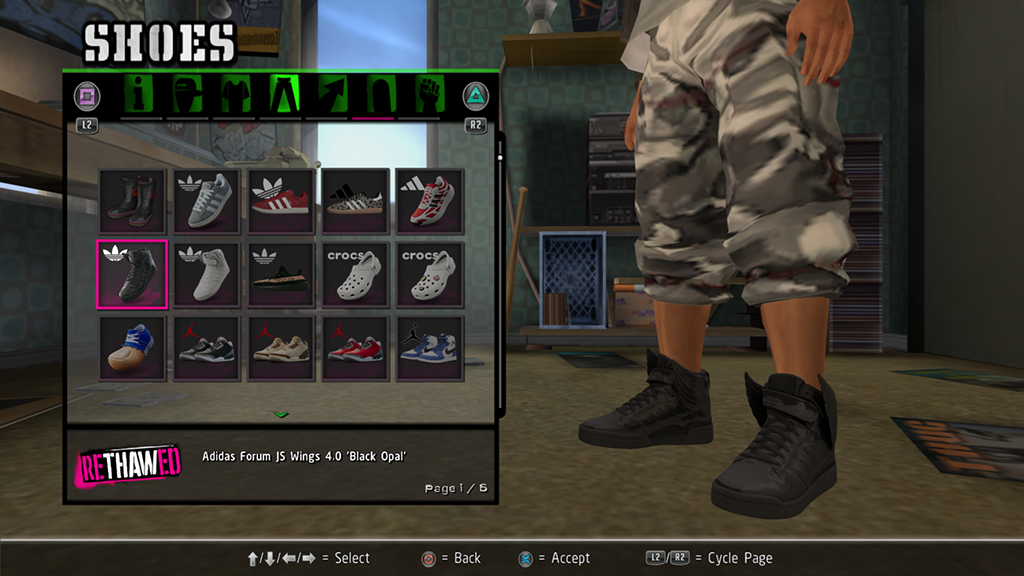Pick the blue and tan foot shoe
The image size is (1024, 576).
coord(132,348)
